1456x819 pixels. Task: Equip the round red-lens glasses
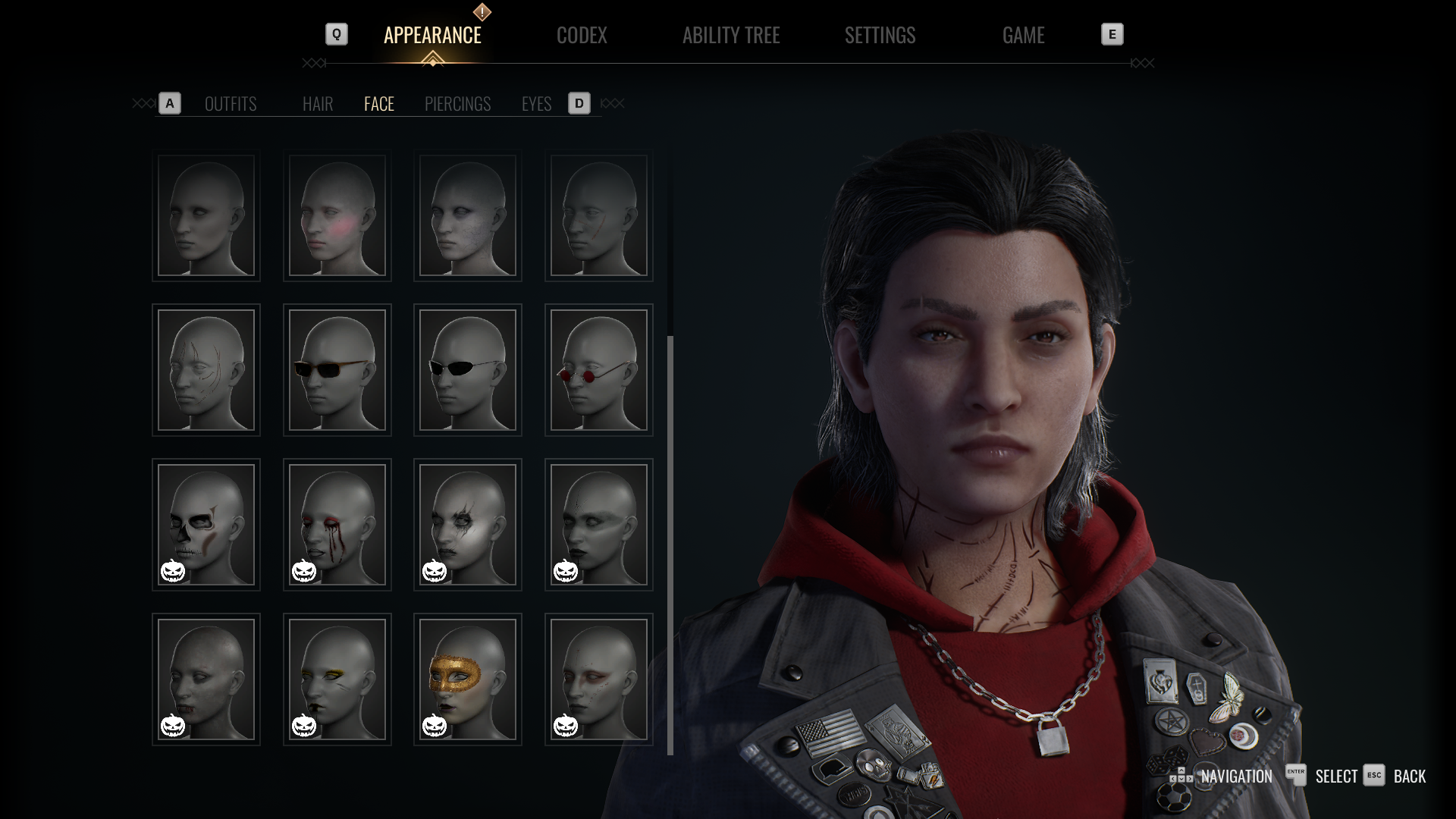coord(599,370)
